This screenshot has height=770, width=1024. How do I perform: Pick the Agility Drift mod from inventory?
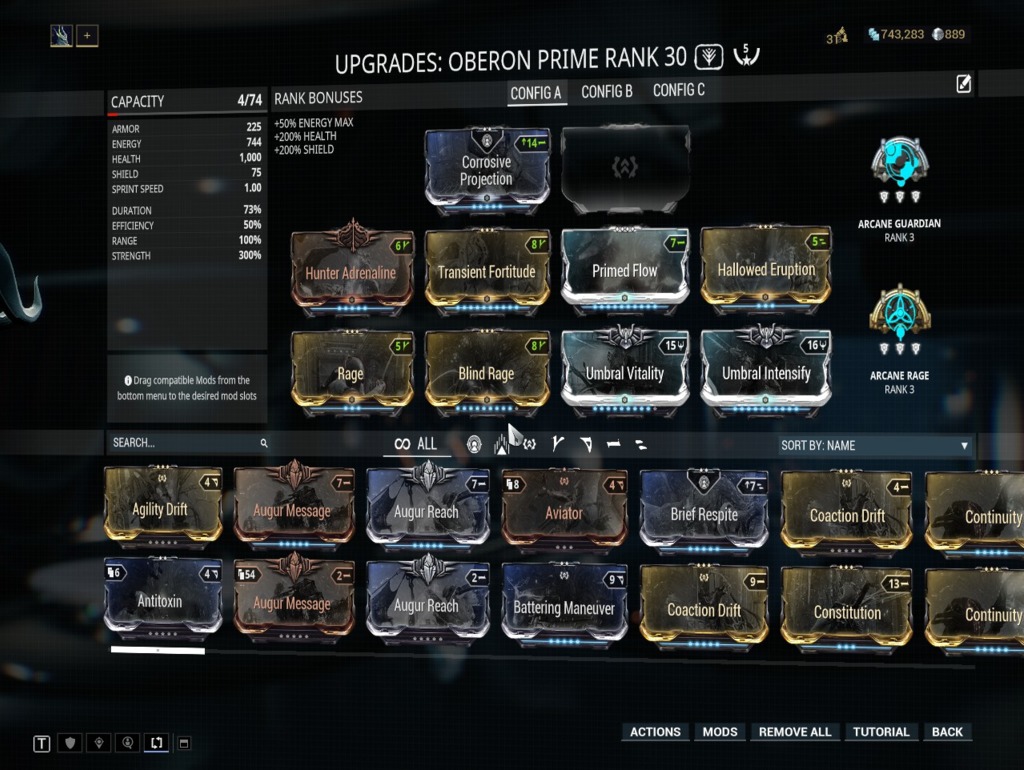(160, 509)
